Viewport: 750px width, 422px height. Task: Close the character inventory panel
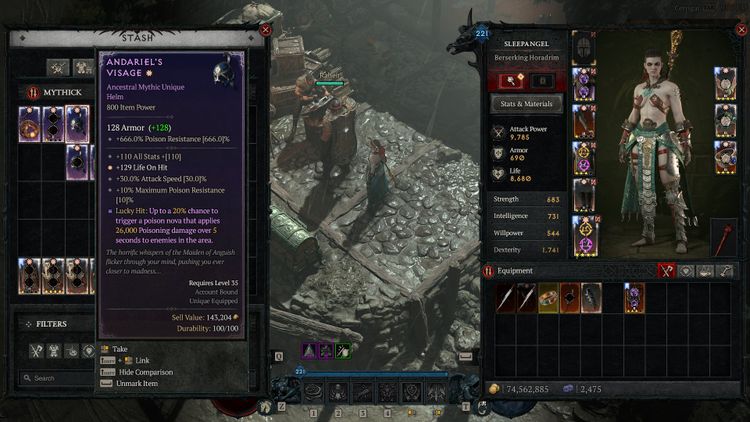(x=740, y=30)
